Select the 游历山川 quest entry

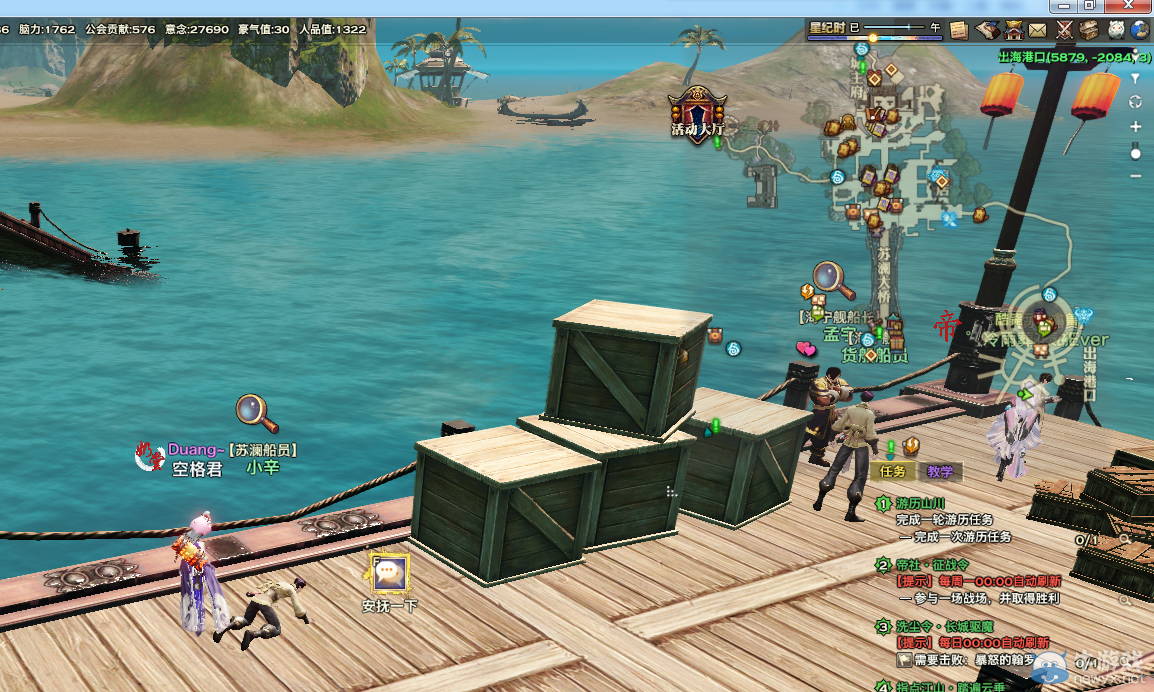click(920, 503)
